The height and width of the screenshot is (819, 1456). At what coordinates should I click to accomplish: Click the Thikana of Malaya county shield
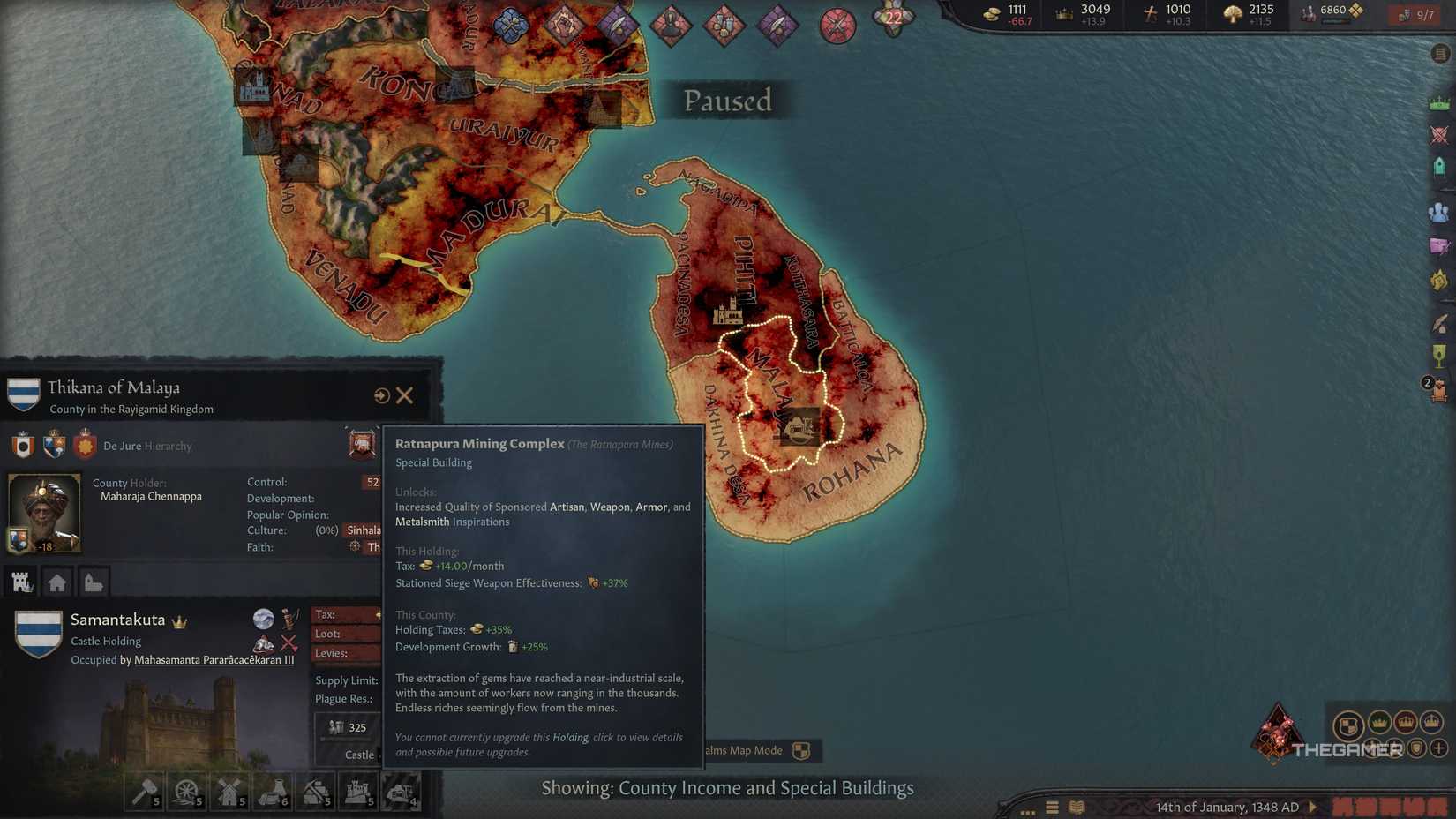click(22, 391)
